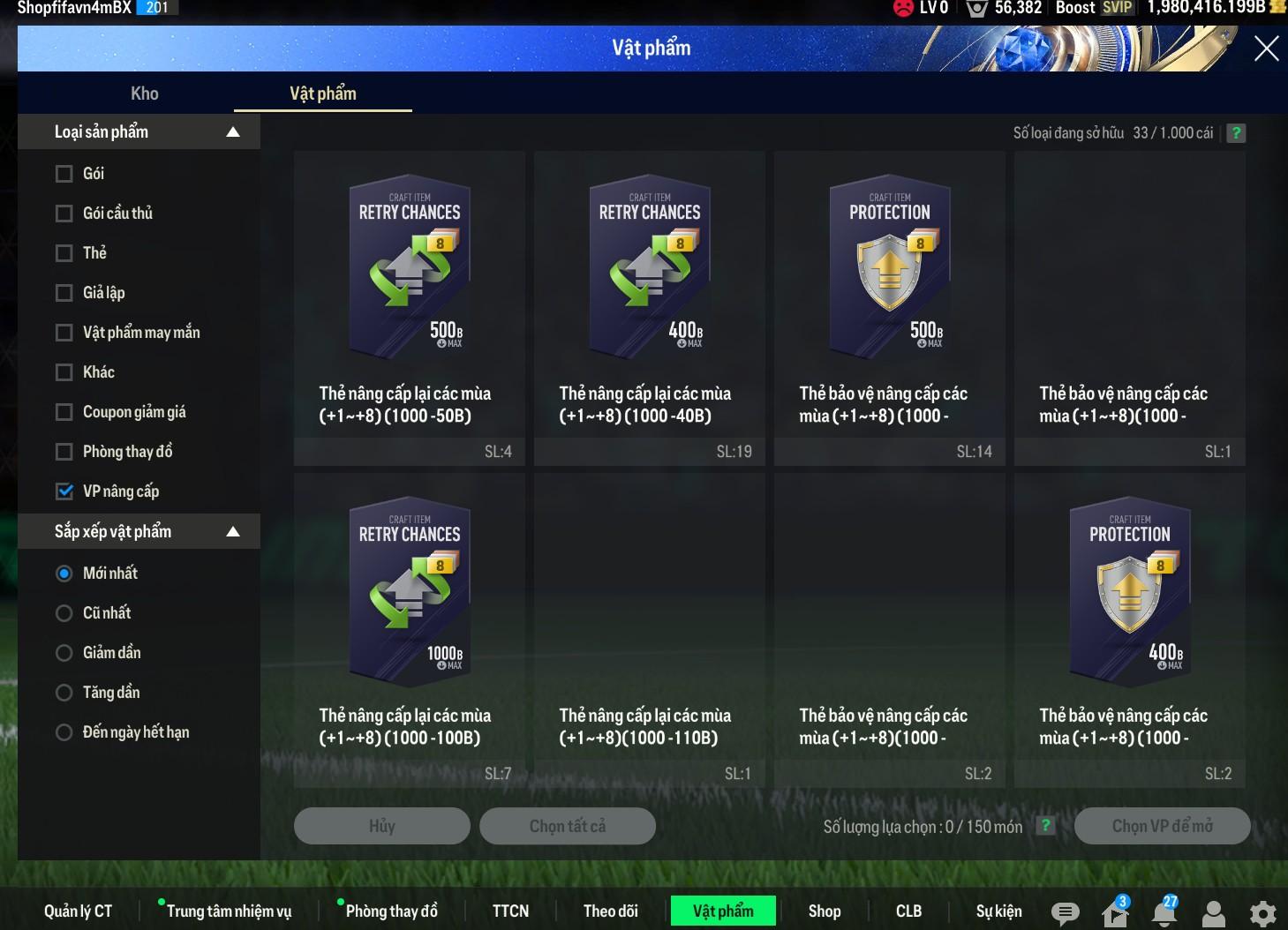Choose the Giảm dần sort option
The width and height of the screenshot is (1288, 930).
[64, 653]
